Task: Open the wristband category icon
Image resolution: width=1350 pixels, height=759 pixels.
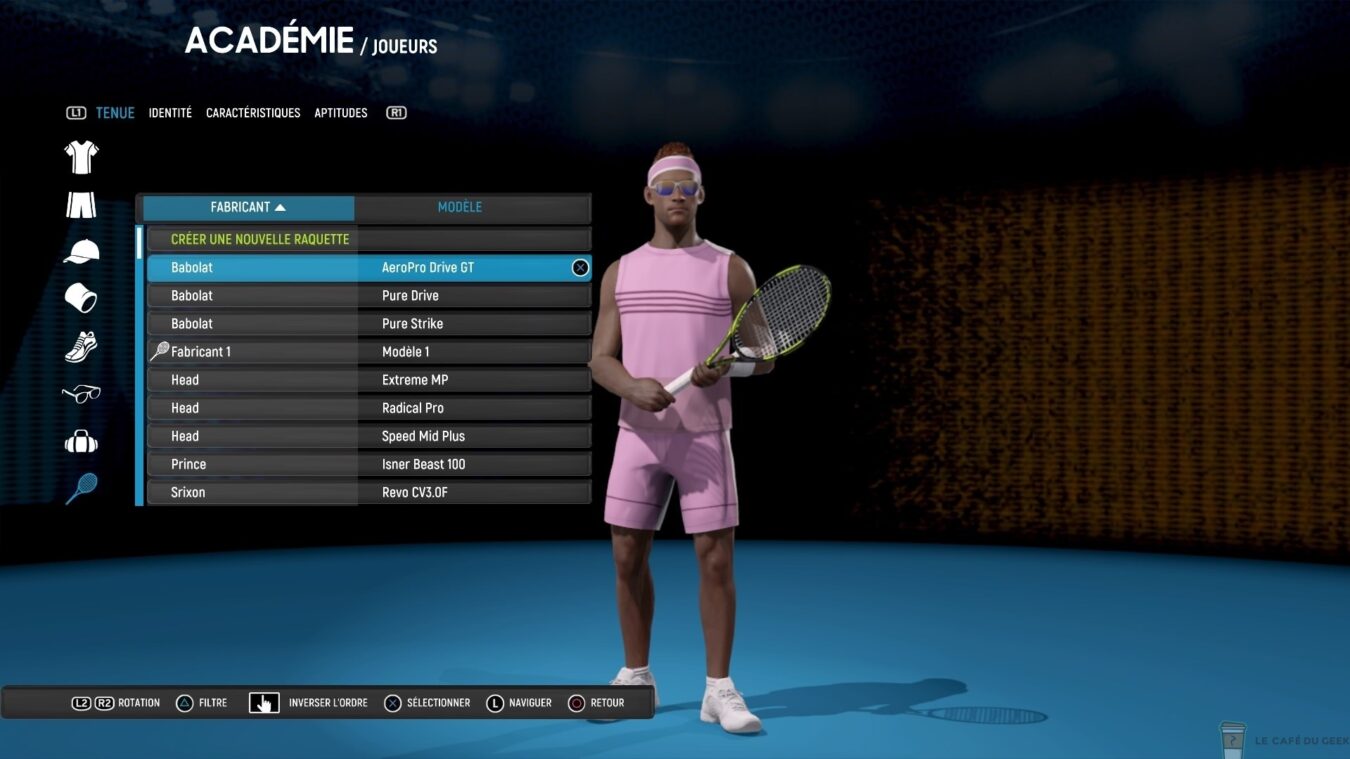Action: [81, 298]
